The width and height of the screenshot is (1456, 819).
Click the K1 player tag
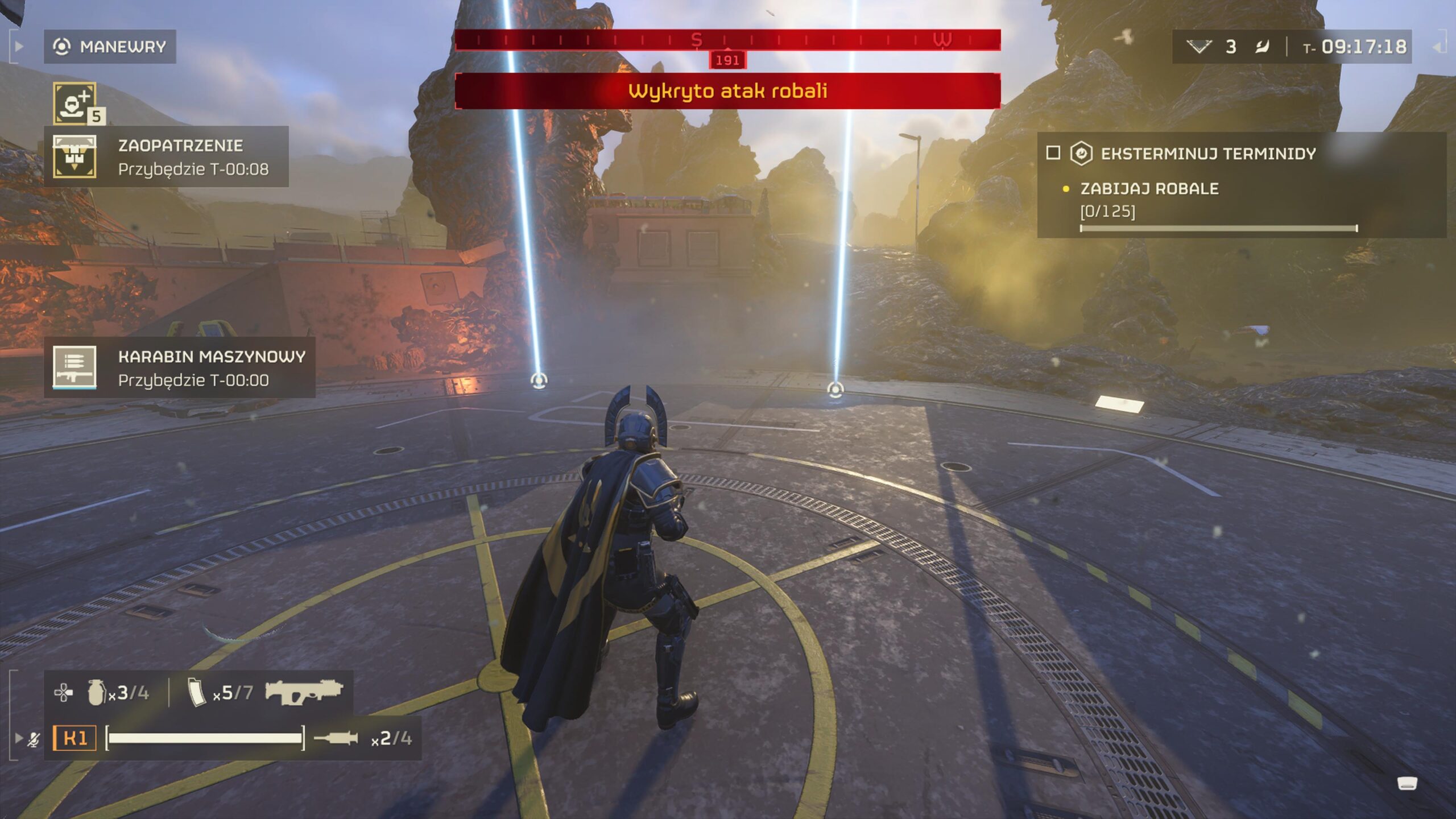click(x=75, y=738)
